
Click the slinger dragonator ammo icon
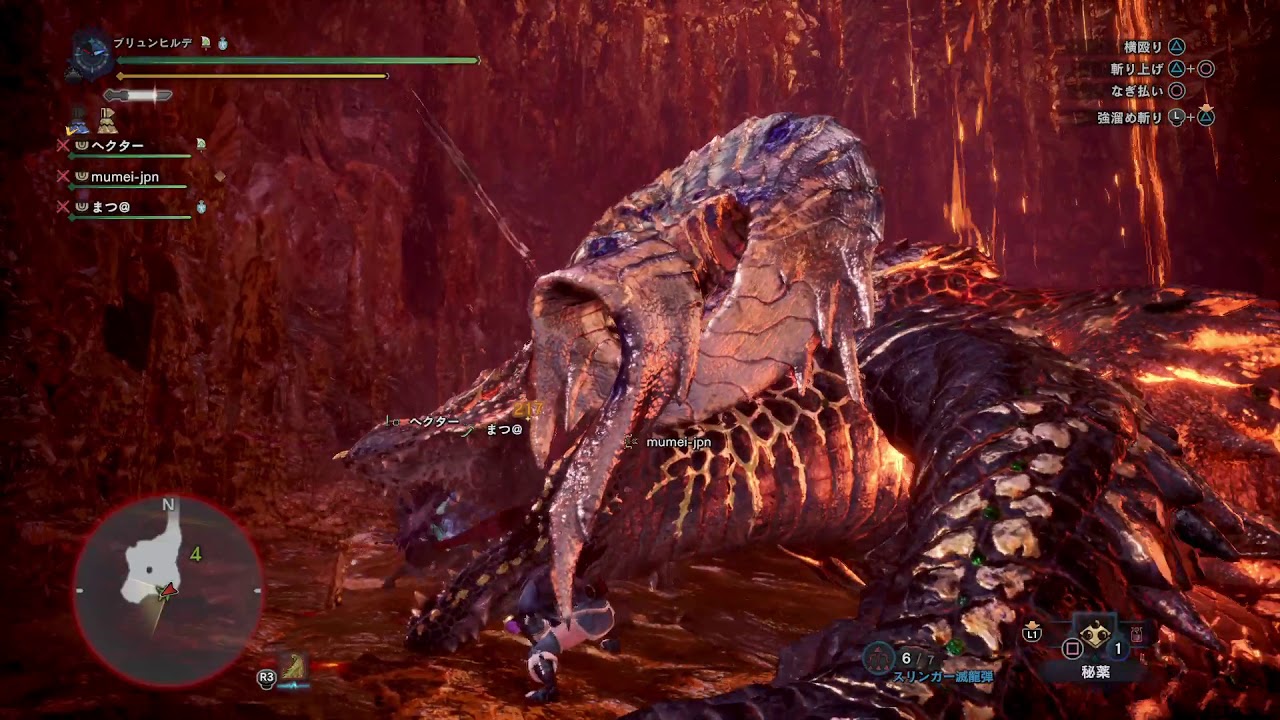pos(877,655)
